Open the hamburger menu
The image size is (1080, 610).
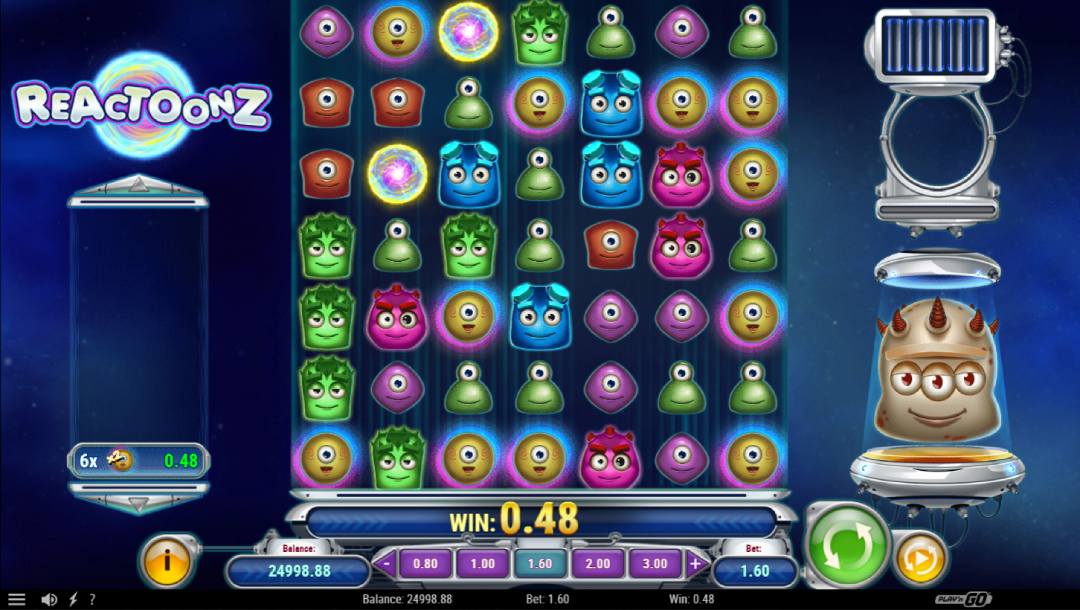click(17, 600)
